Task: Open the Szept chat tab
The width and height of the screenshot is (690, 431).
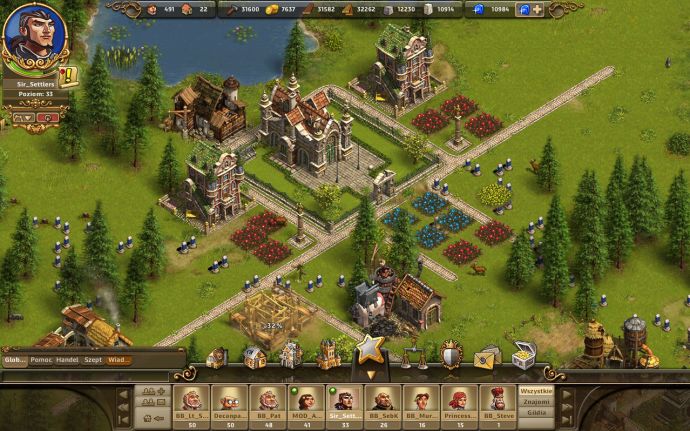Action: (93, 360)
